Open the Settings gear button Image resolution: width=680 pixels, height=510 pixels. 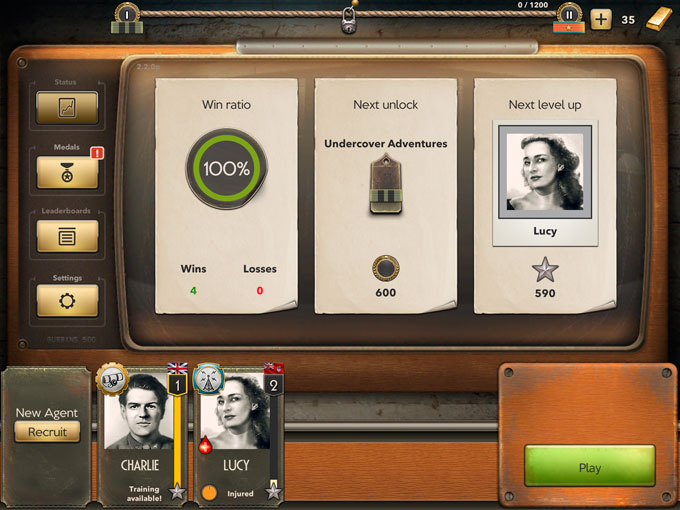(67, 301)
